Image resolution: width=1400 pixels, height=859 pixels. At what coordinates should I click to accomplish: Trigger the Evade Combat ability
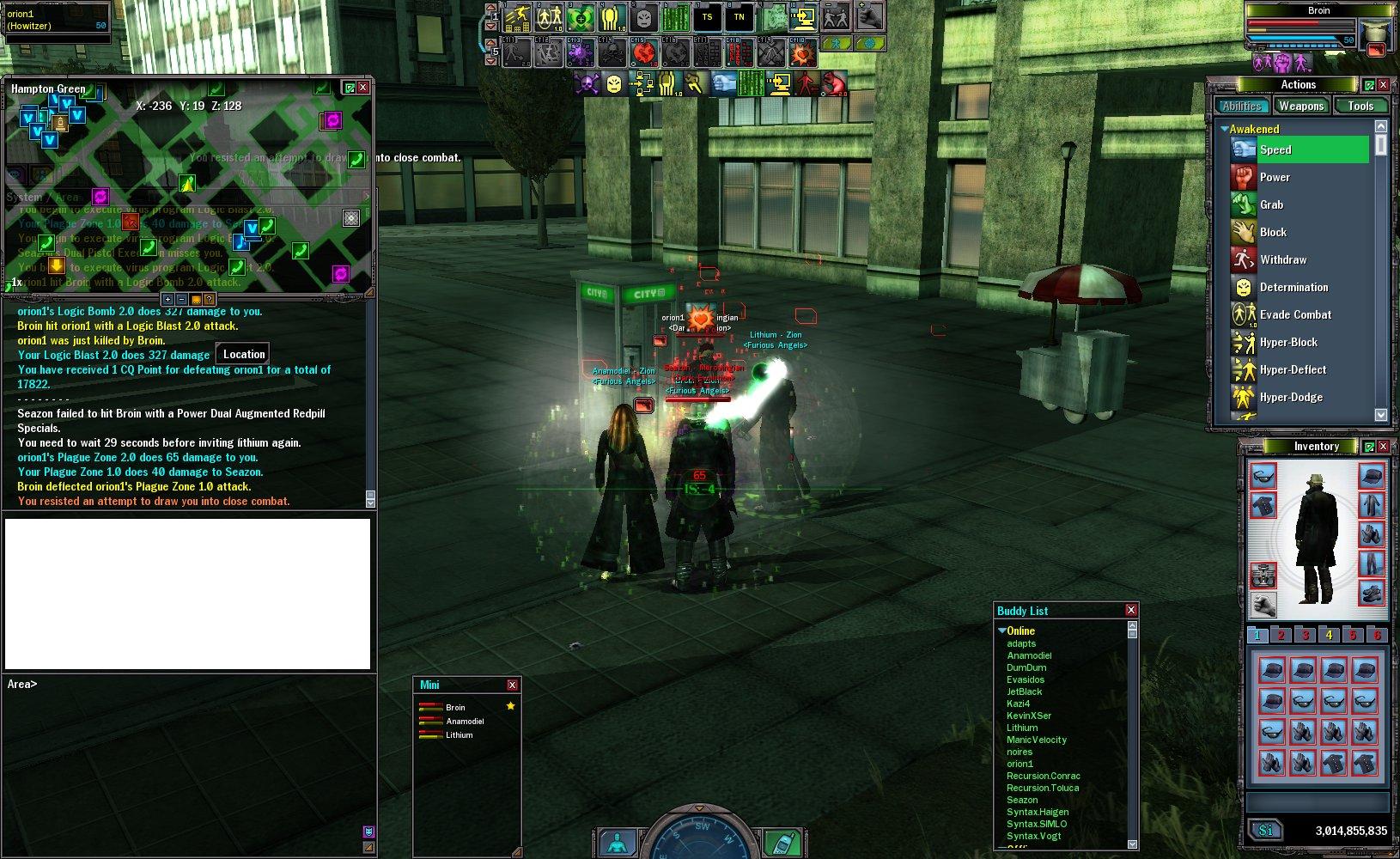point(1295,314)
